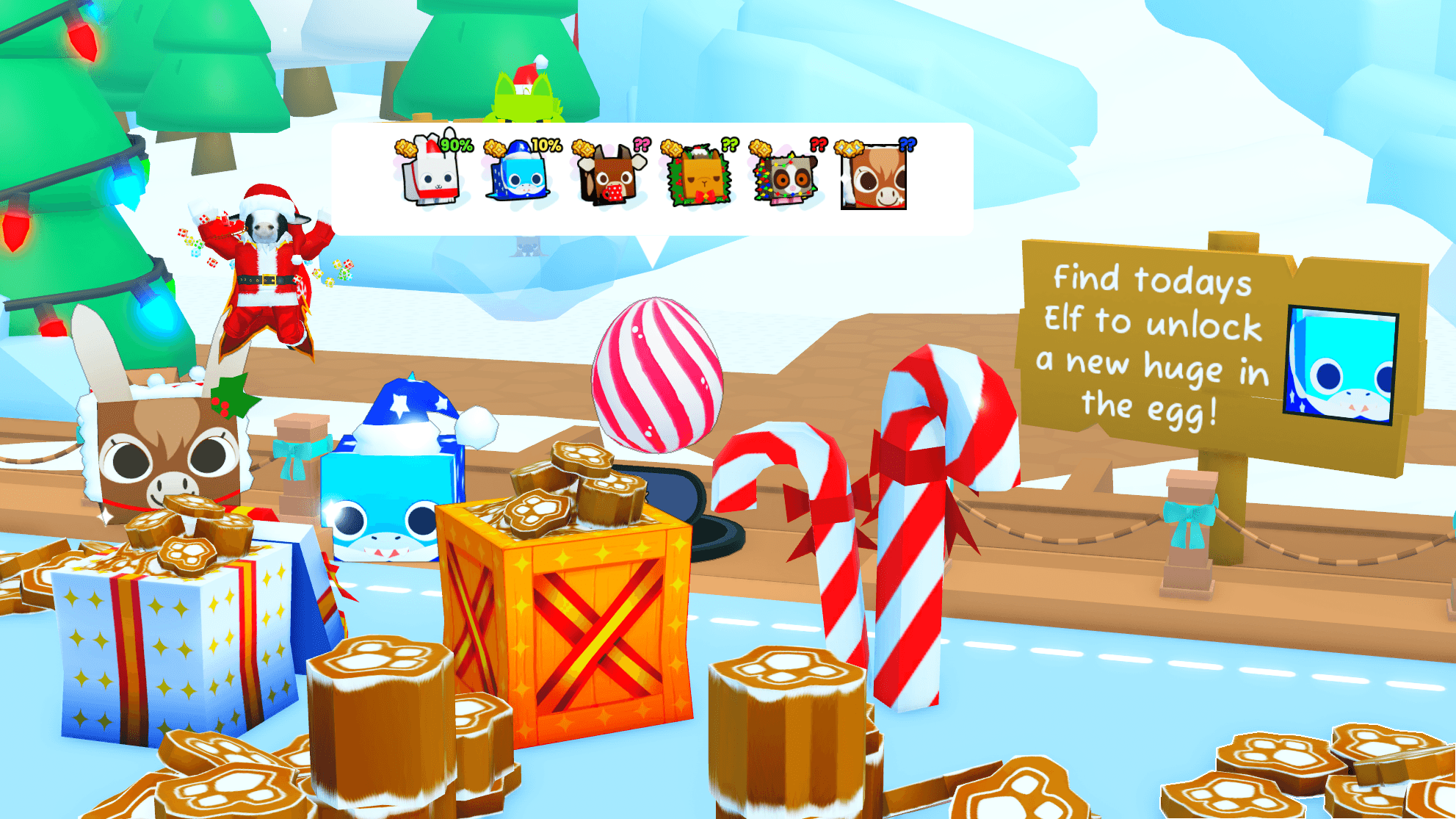The image size is (1456, 819).
Task: Click the golden boost badge on the rabbit icon
Action: pyautogui.click(x=406, y=148)
